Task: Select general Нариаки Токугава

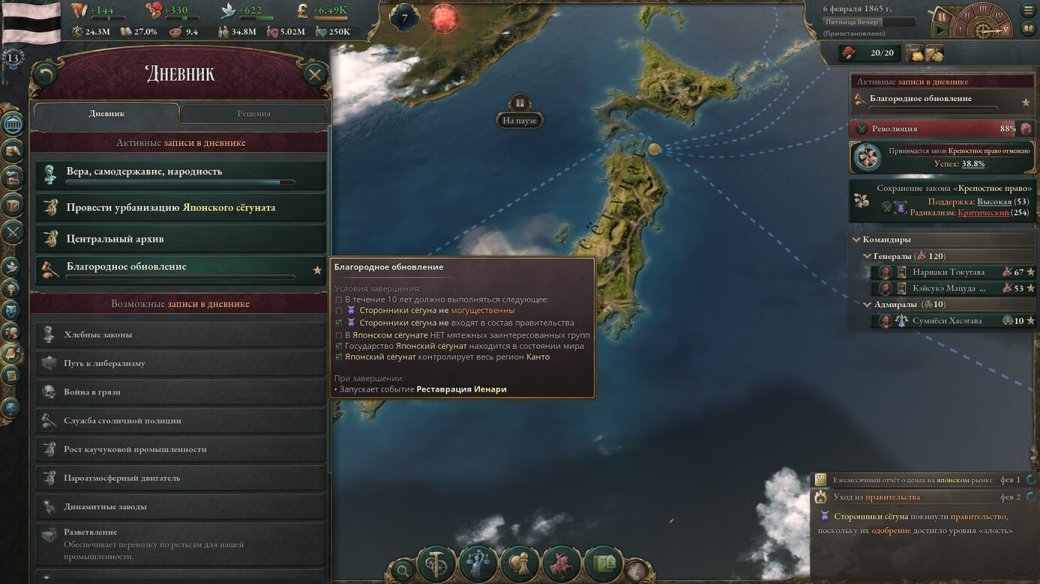Action: pyautogui.click(x=948, y=272)
